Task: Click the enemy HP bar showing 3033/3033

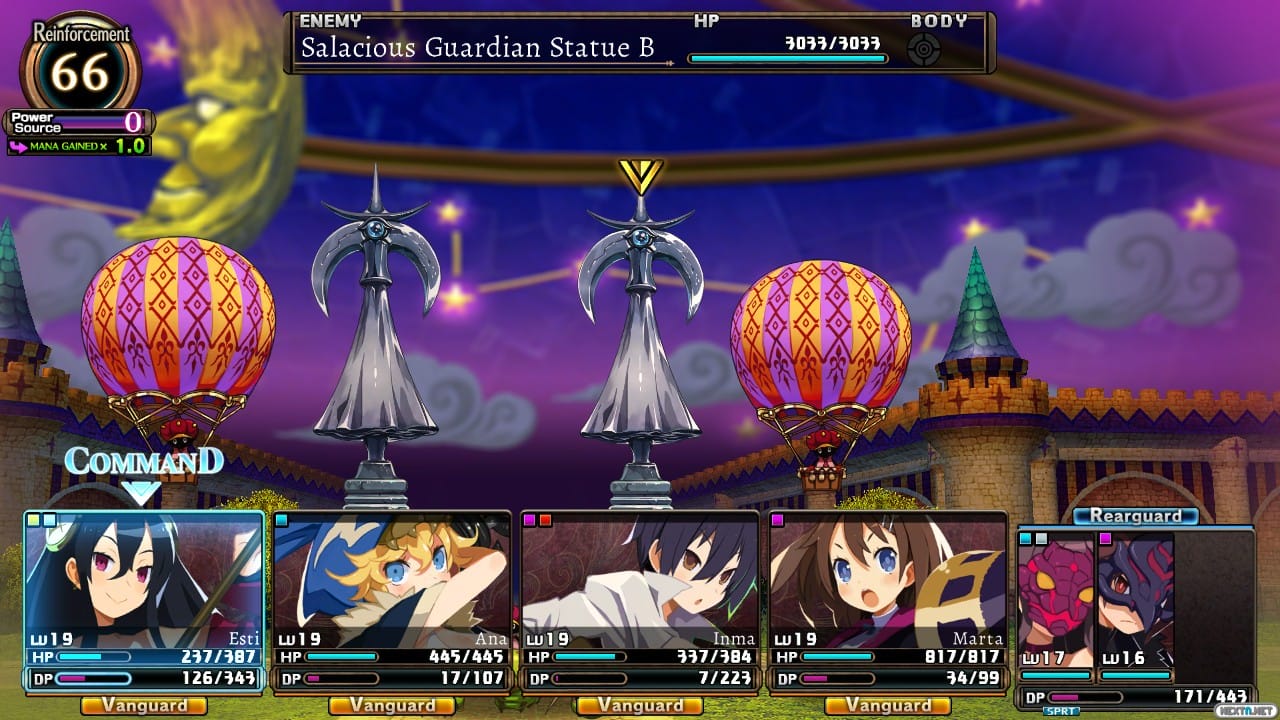Action: 786,57
